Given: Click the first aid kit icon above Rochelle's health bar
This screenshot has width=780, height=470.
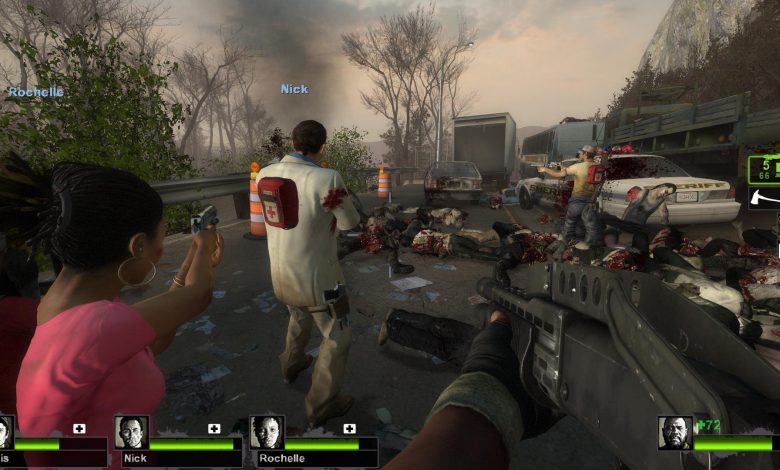Looking at the screenshot, I should click(x=350, y=429).
